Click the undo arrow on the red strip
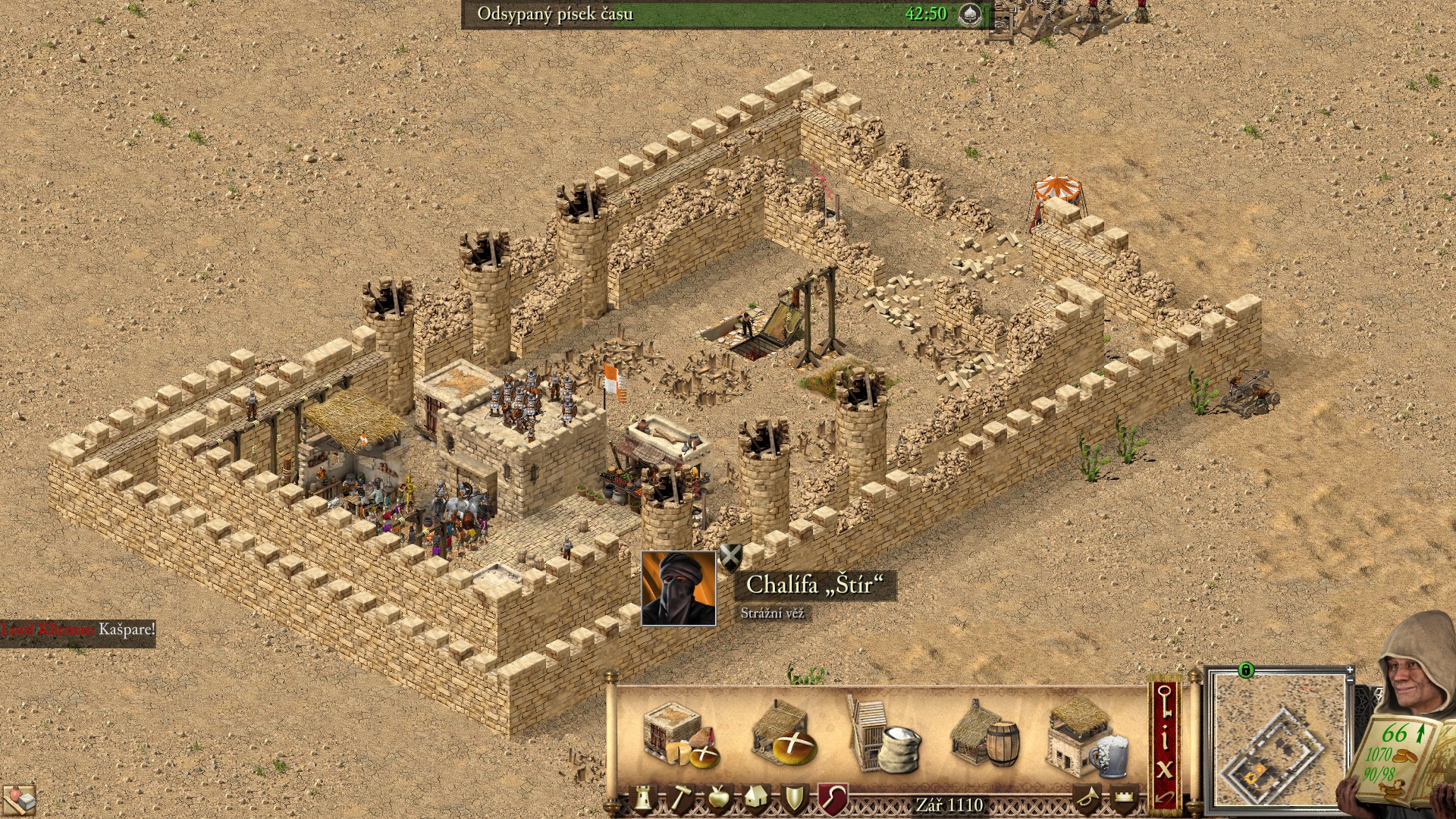Image resolution: width=1456 pixels, height=819 pixels. 1165,798
